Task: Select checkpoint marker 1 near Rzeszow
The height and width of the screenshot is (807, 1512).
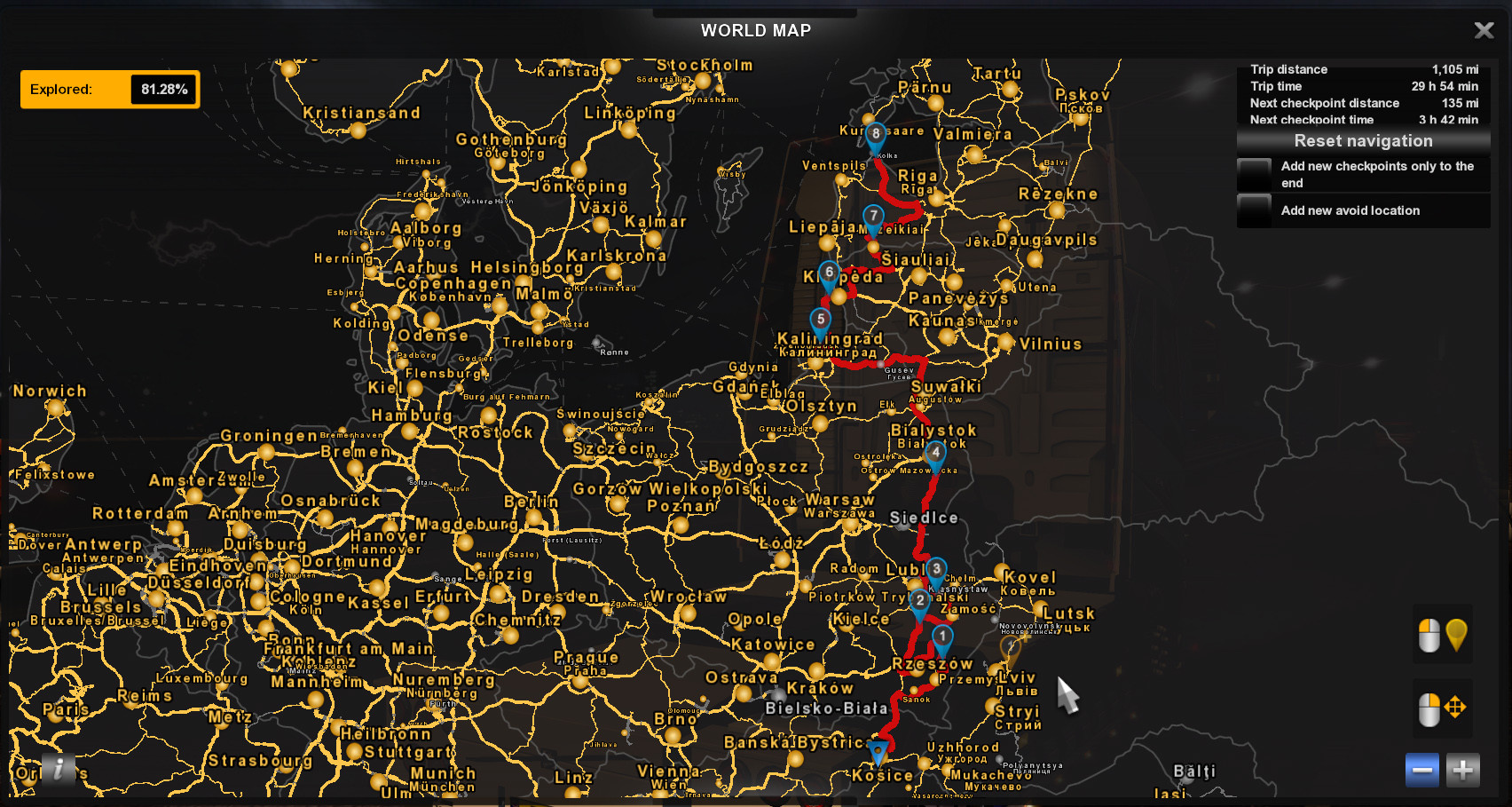Action: (942, 637)
